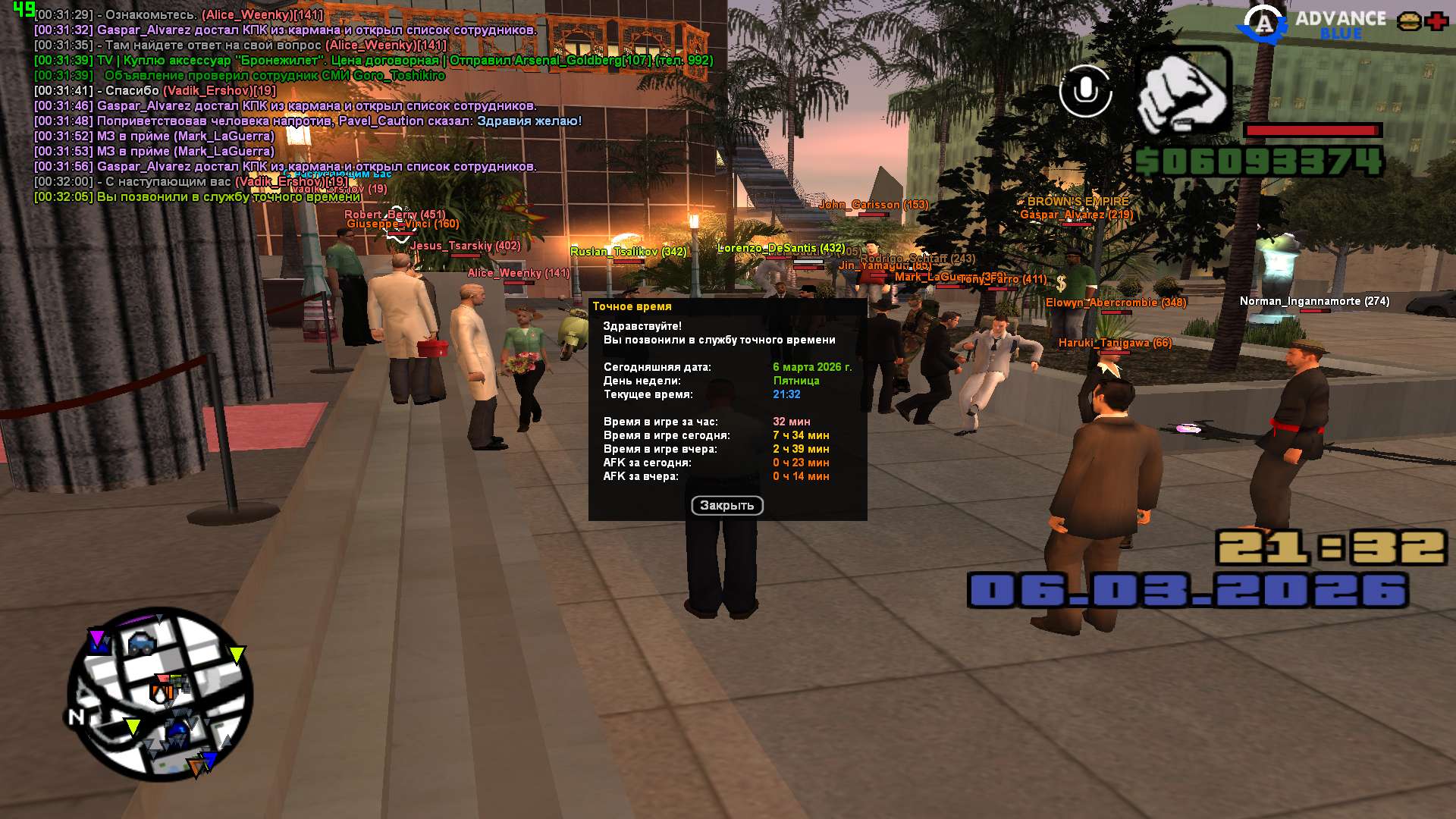The height and width of the screenshot is (819, 1456).
Task: Close the Точное время dialog with Закрыть
Action: (x=726, y=506)
